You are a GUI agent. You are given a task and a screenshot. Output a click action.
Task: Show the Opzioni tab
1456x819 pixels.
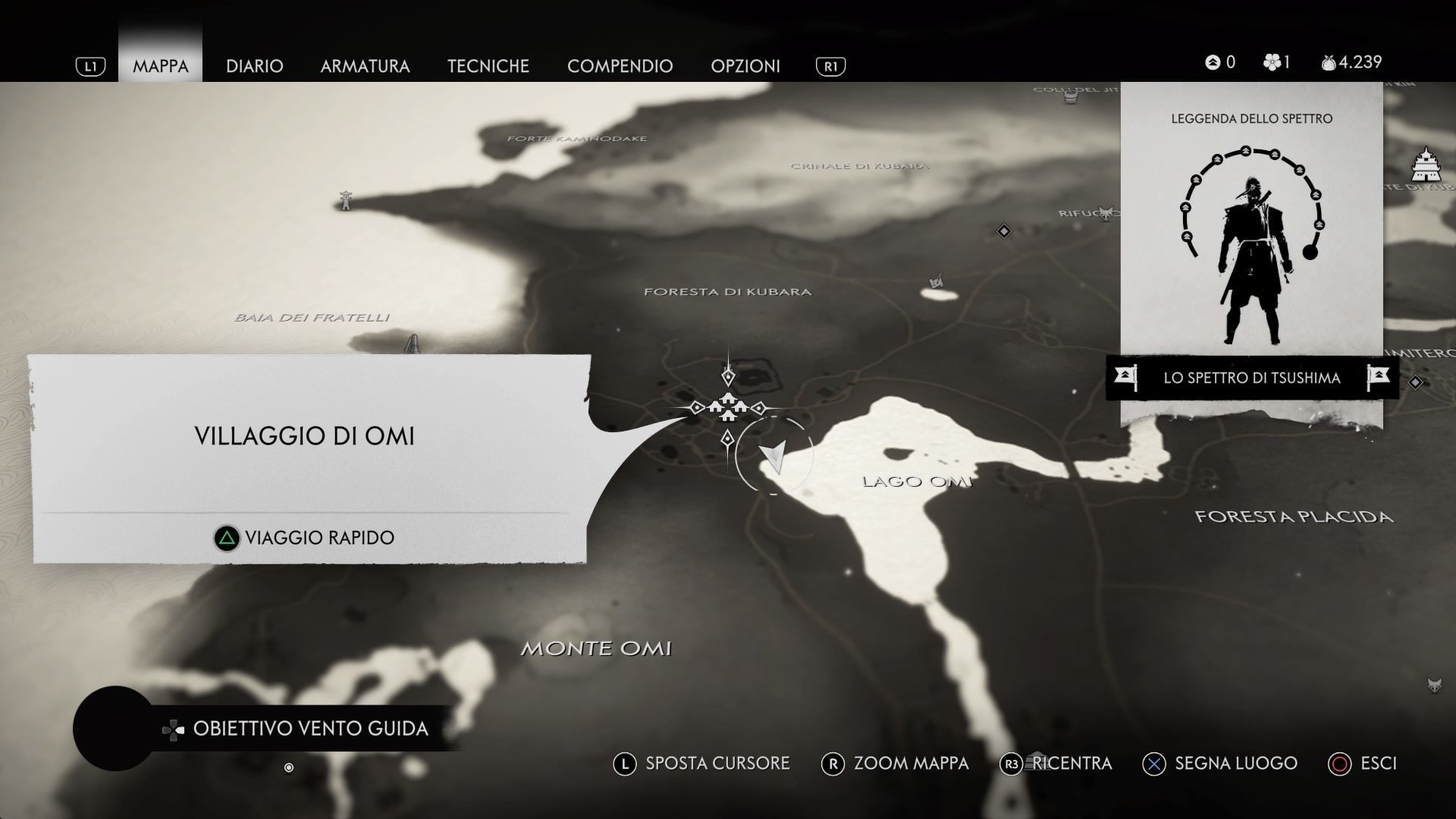[745, 66]
